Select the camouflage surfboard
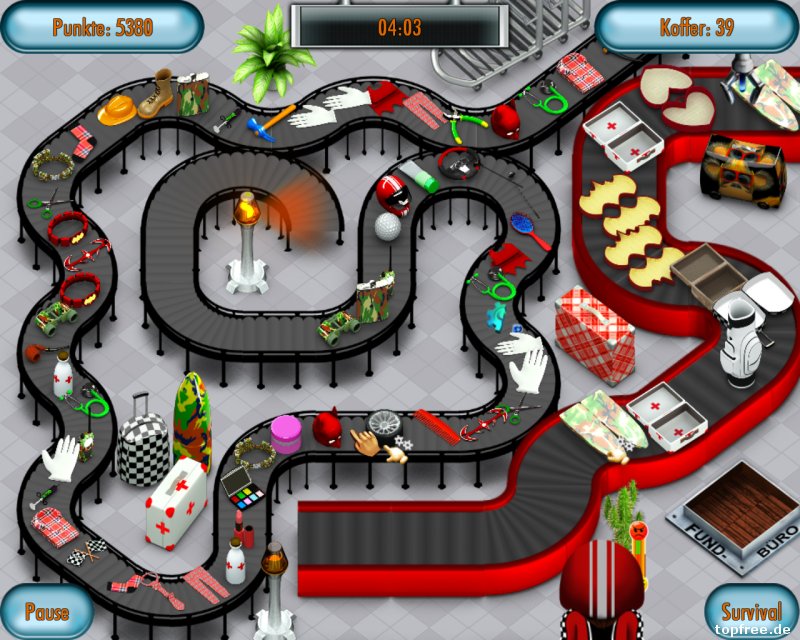The height and width of the screenshot is (640, 800). [x=192, y=420]
